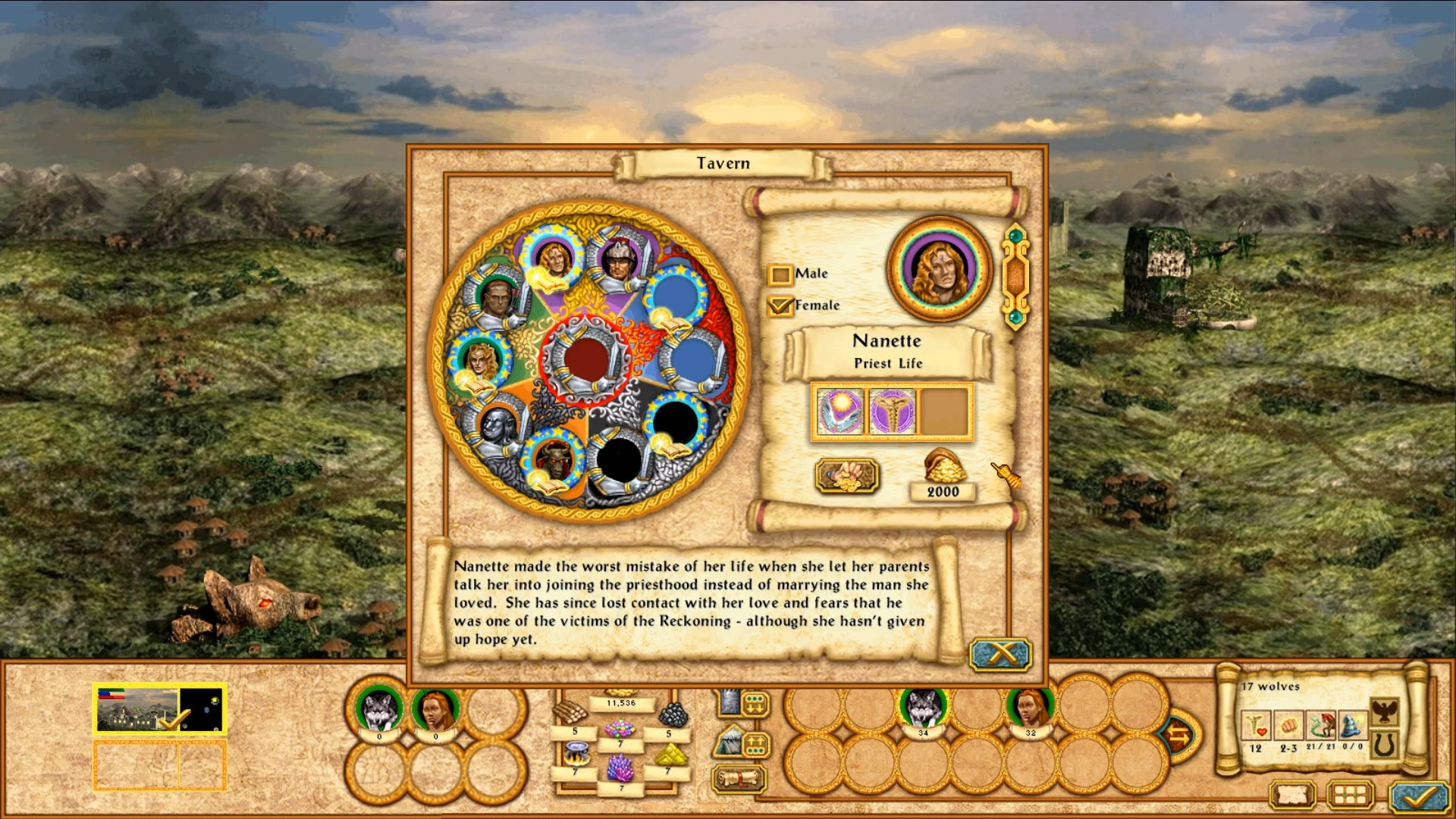Click the ornate scrollbar beside Nanette's portrait
The width and height of the screenshot is (1456, 819).
(x=1016, y=273)
